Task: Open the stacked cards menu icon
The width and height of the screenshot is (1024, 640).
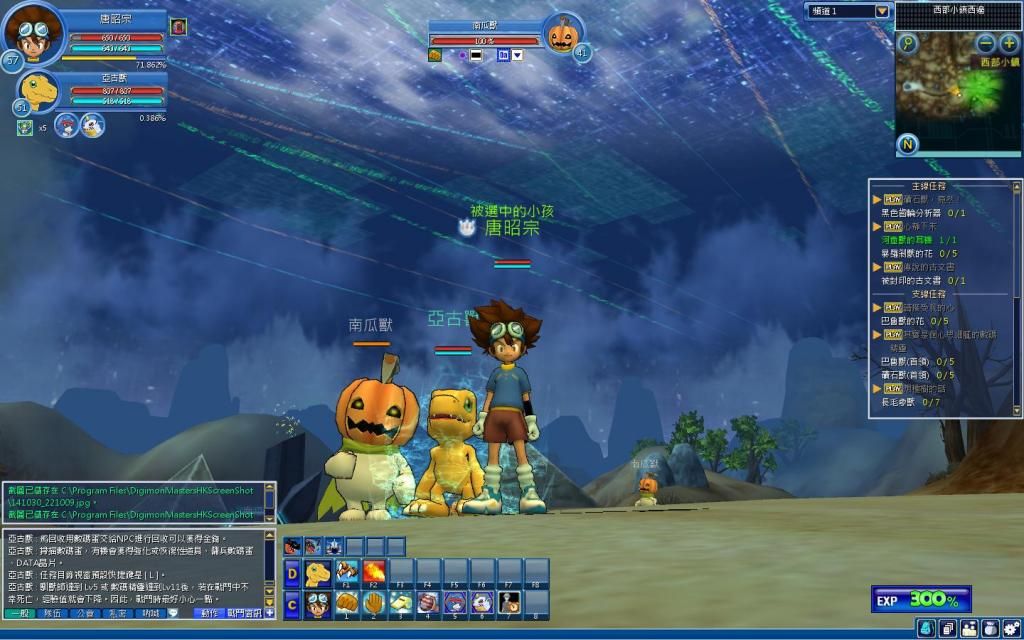Action: click(x=946, y=628)
